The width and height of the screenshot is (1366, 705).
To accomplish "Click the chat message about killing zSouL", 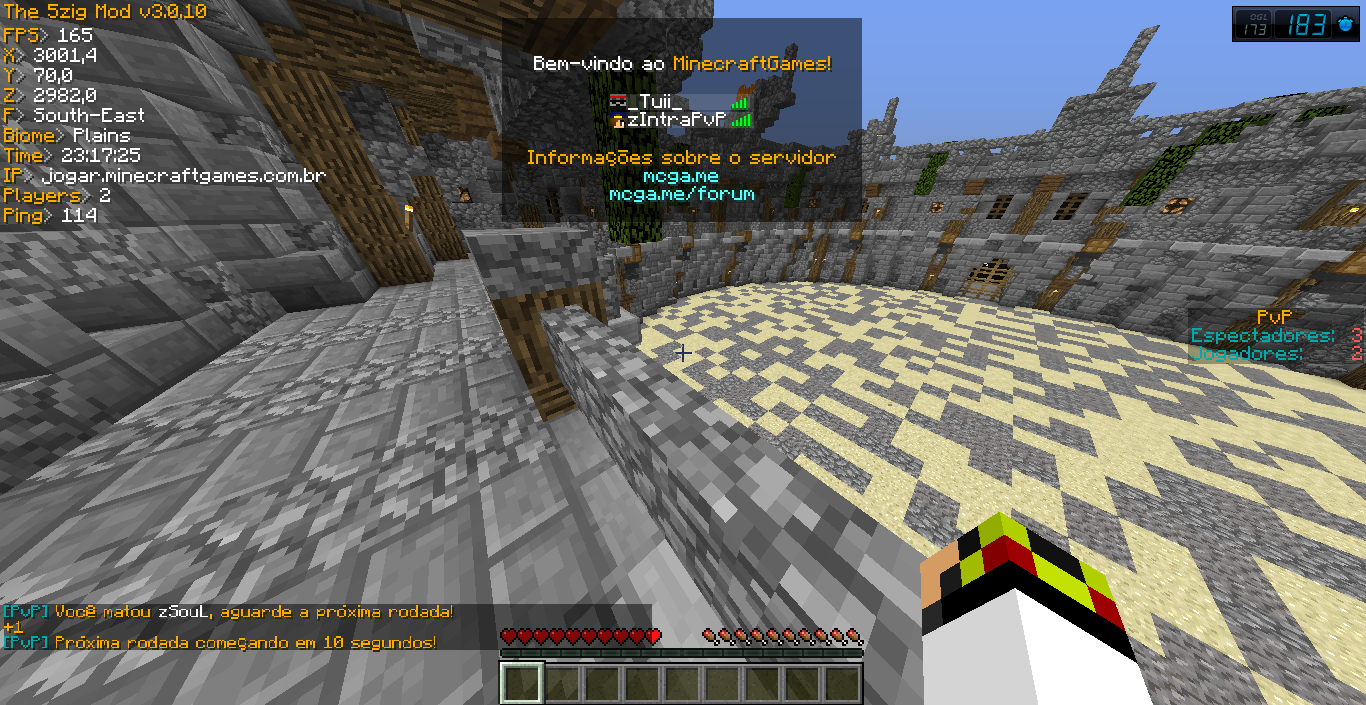I will tap(230, 611).
